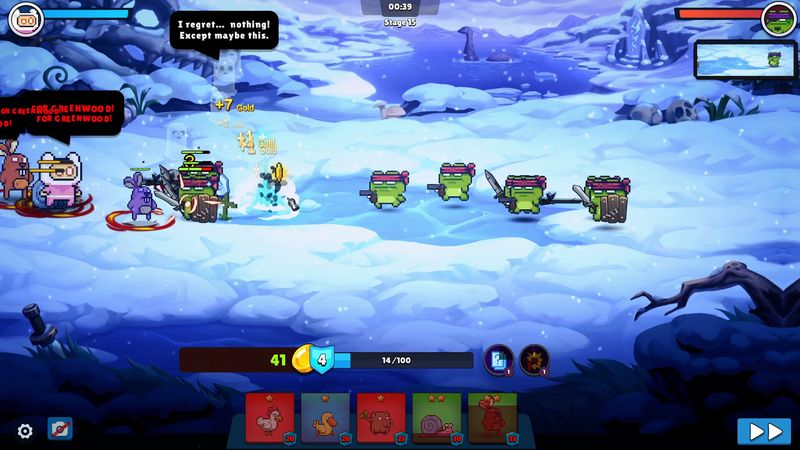Activate the blue card ability icon
The image size is (800, 450).
(x=498, y=359)
